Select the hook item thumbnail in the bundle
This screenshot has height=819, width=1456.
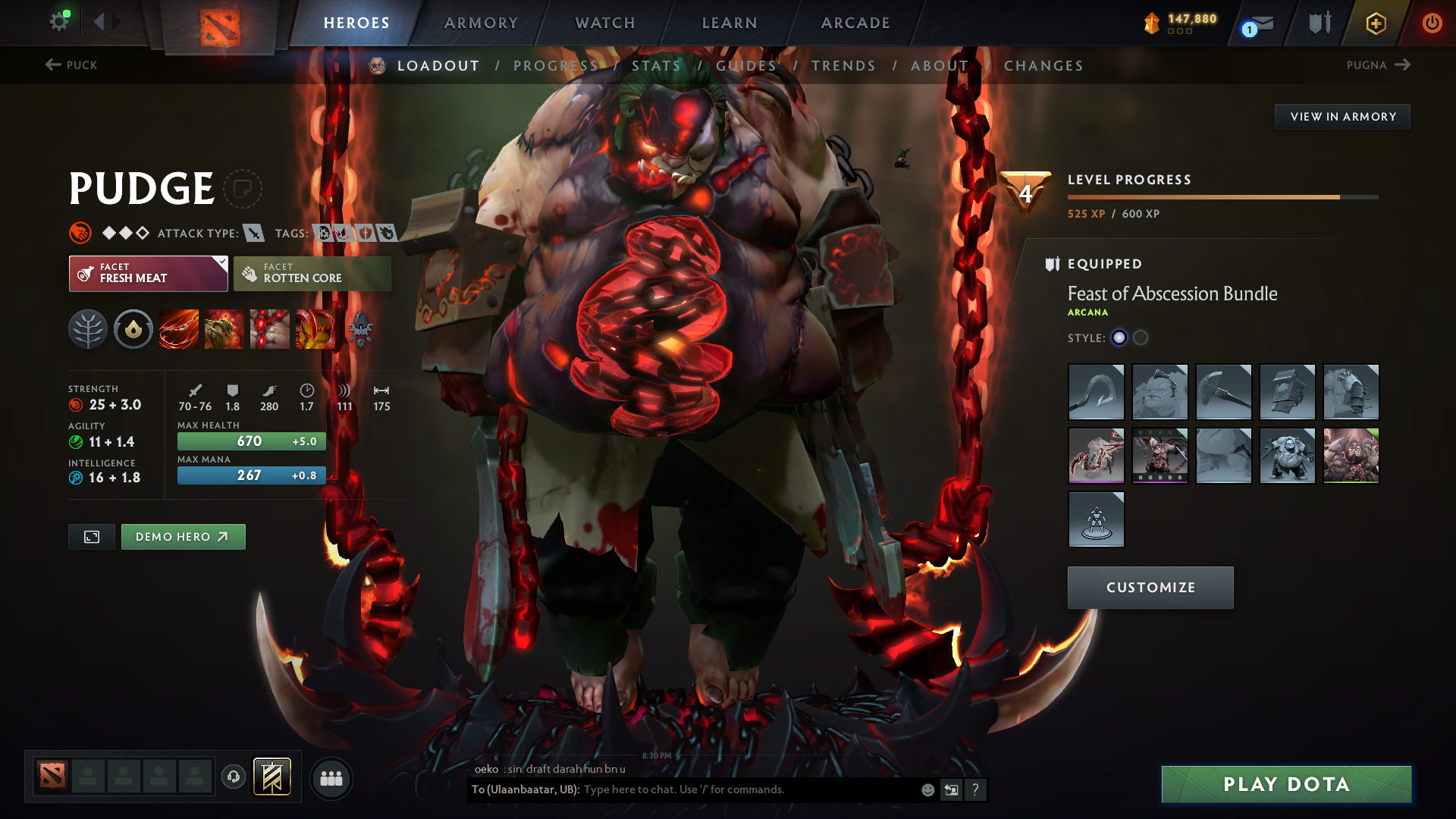(1097, 392)
